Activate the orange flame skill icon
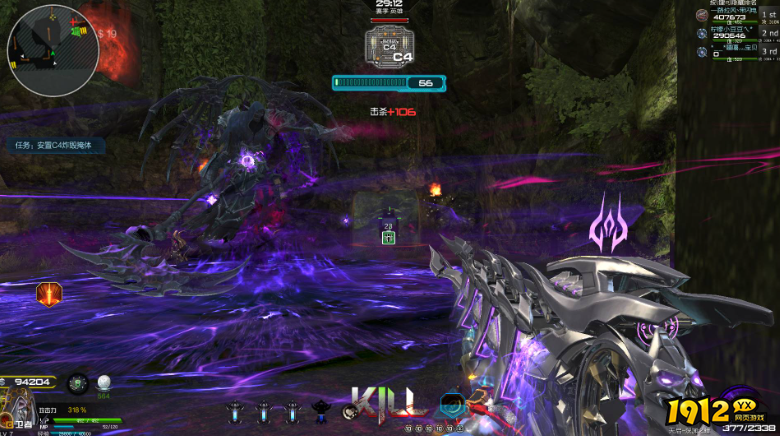The width and height of the screenshot is (780, 436). [x=49, y=294]
